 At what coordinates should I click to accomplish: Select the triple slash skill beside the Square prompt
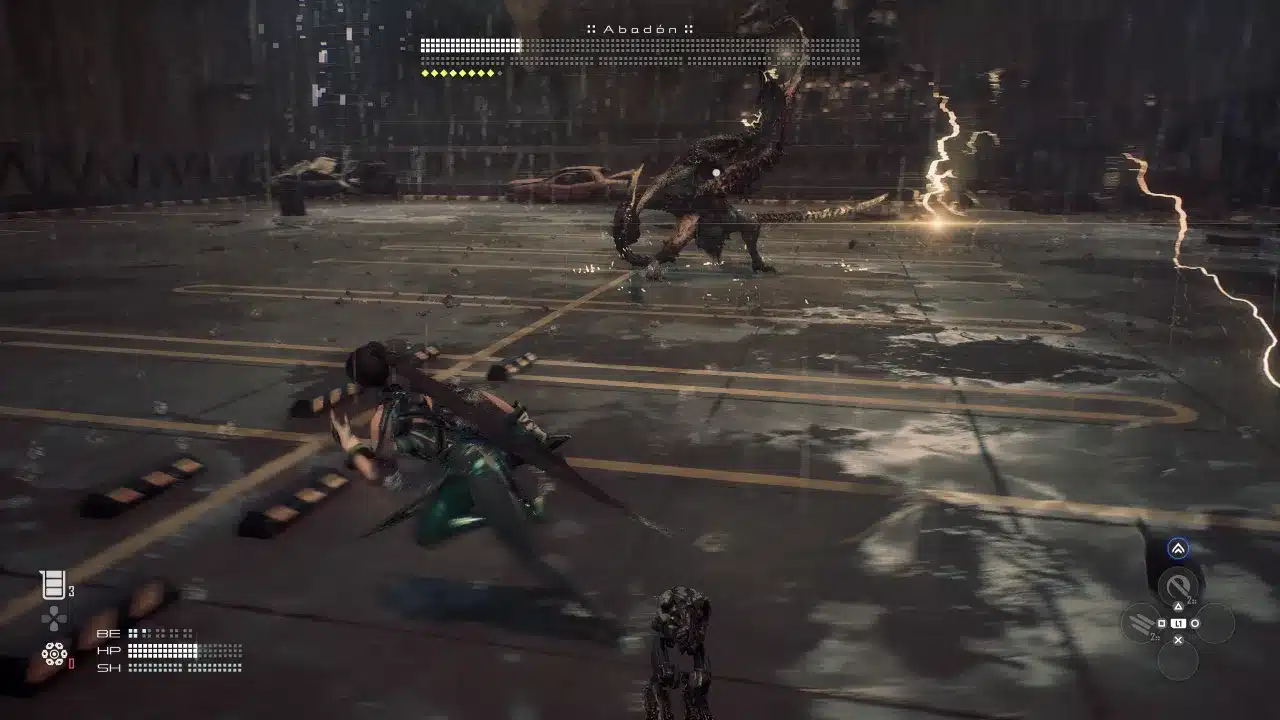coord(1140,622)
